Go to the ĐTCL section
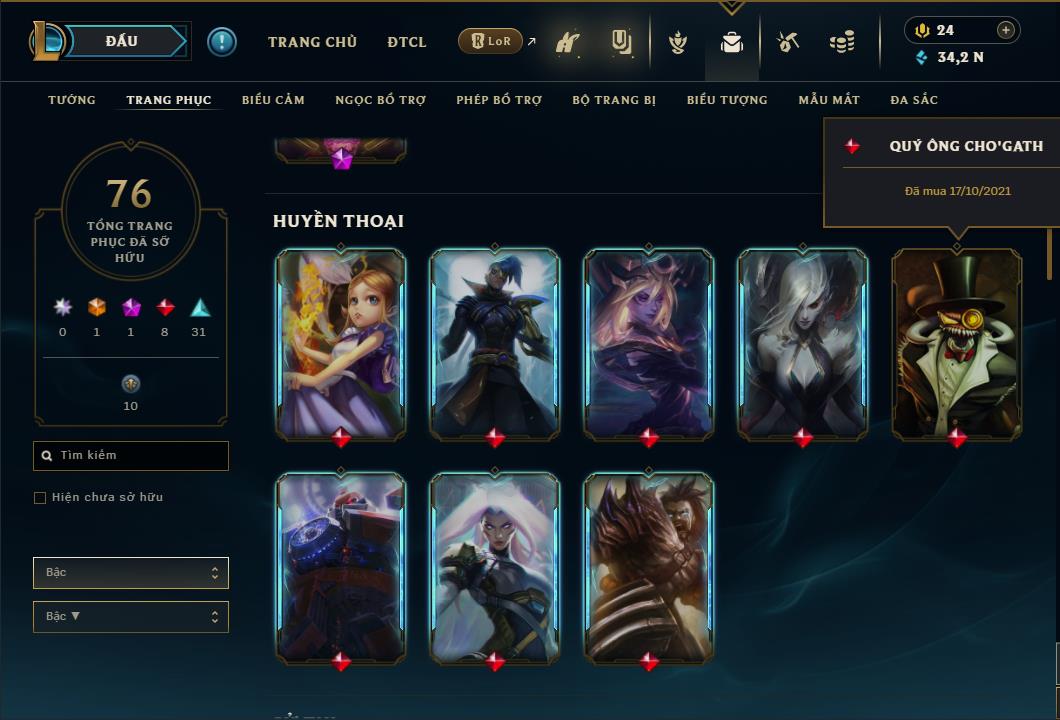The image size is (1060, 720). [x=407, y=42]
